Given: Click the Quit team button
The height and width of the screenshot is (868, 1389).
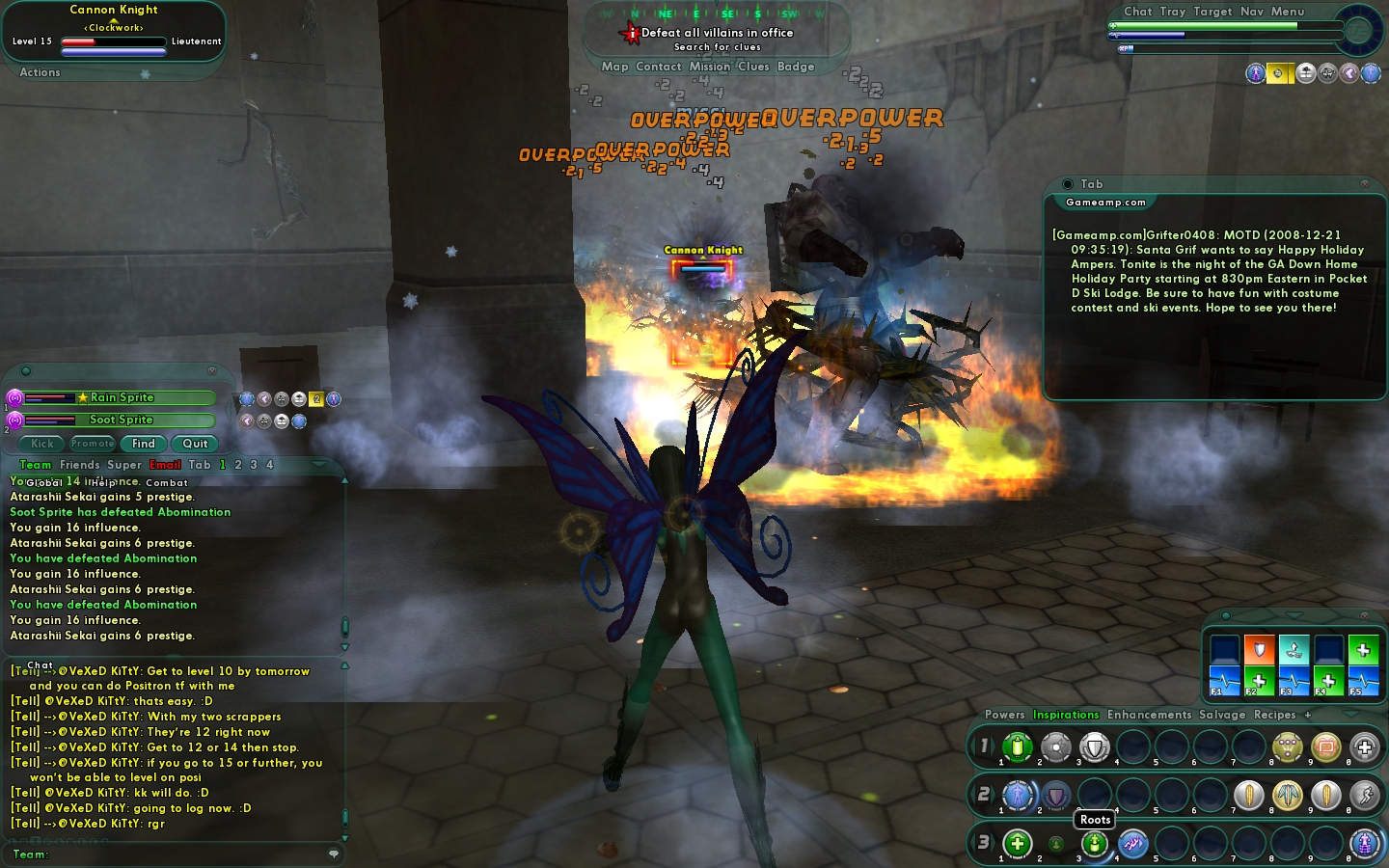Looking at the screenshot, I should (195, 444).
